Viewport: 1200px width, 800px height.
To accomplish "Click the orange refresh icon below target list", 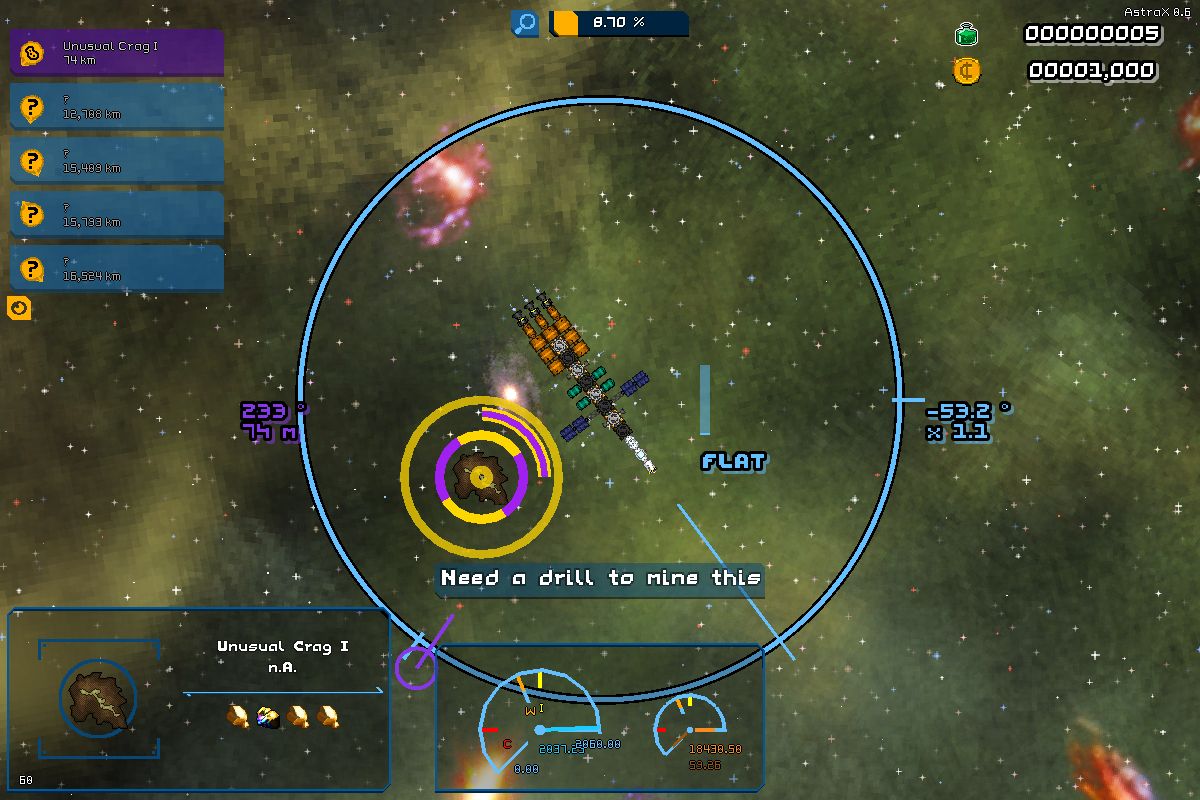I will tap(19, 309).
